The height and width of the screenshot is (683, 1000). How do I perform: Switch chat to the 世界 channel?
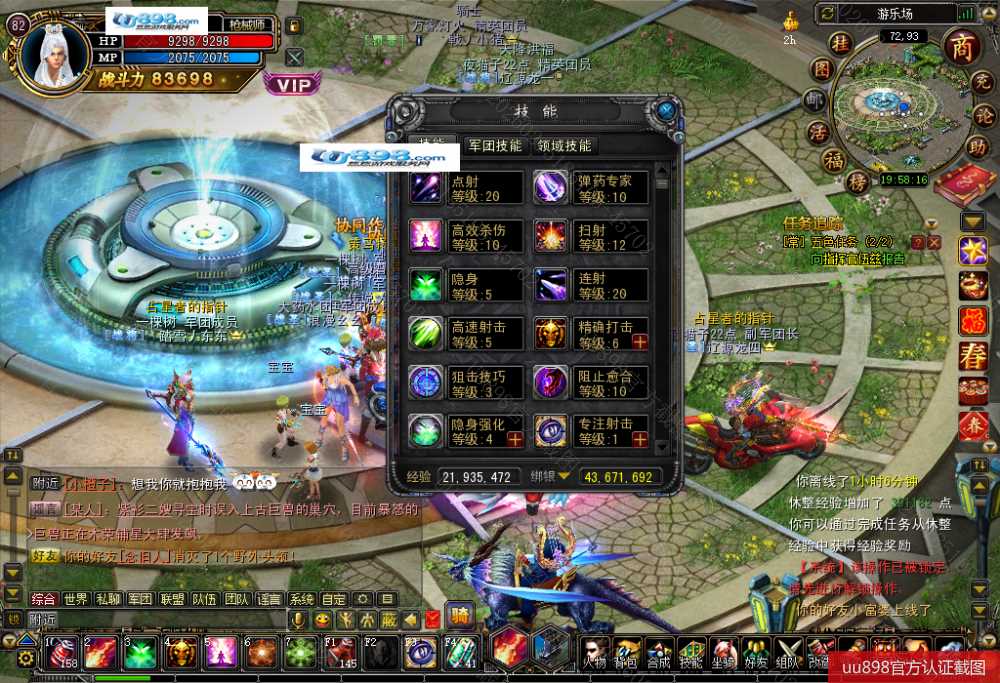[76, 600]
